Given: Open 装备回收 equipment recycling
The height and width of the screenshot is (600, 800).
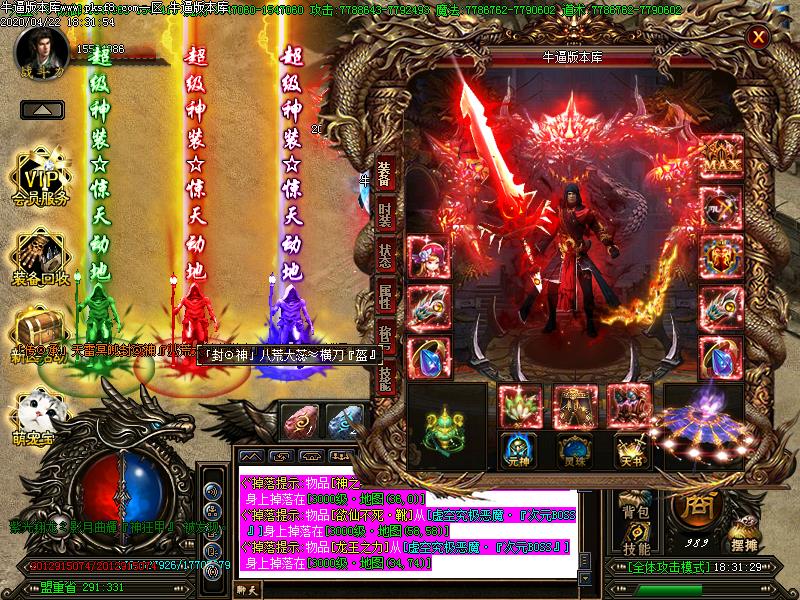Looking at the screenshot, I should [x=41, y=260].
